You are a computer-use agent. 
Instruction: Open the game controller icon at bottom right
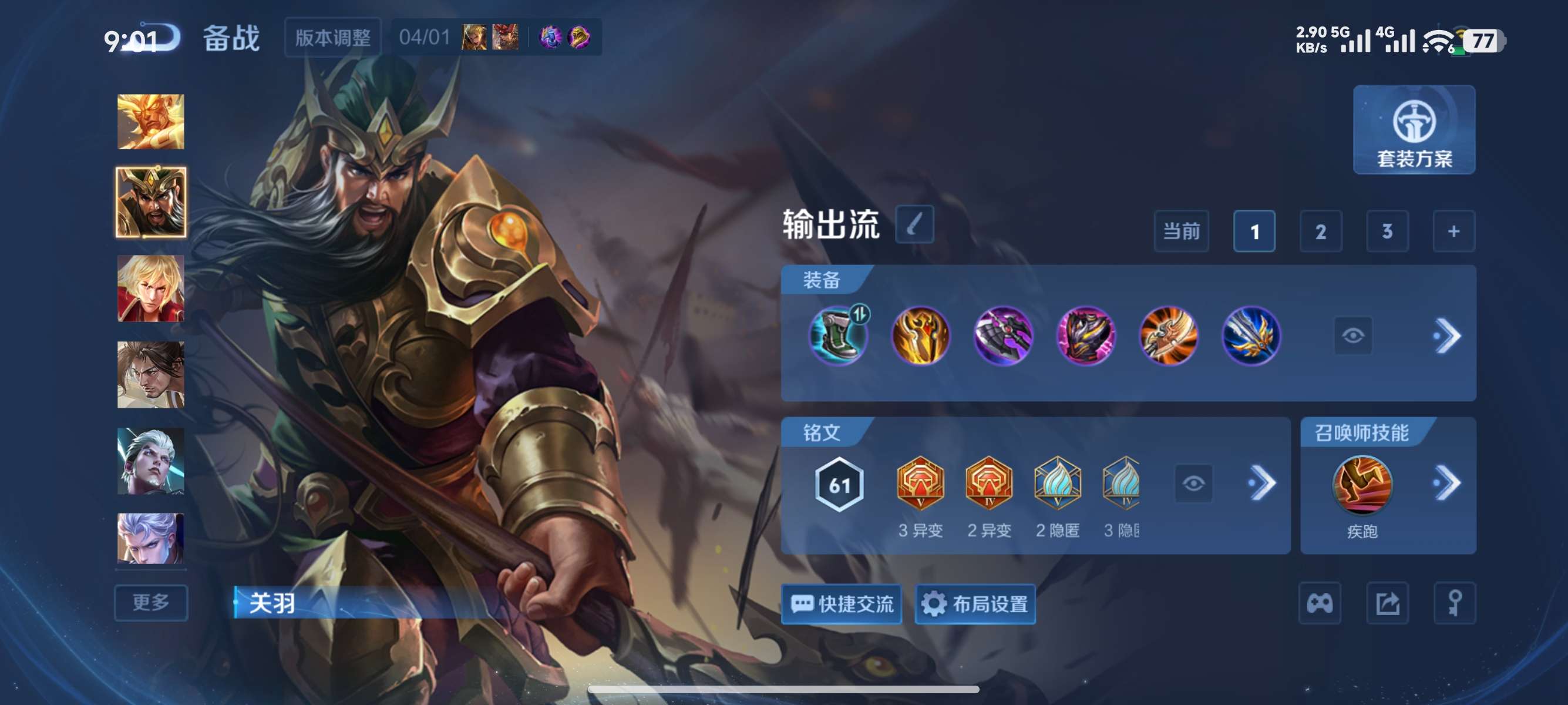1318,603
